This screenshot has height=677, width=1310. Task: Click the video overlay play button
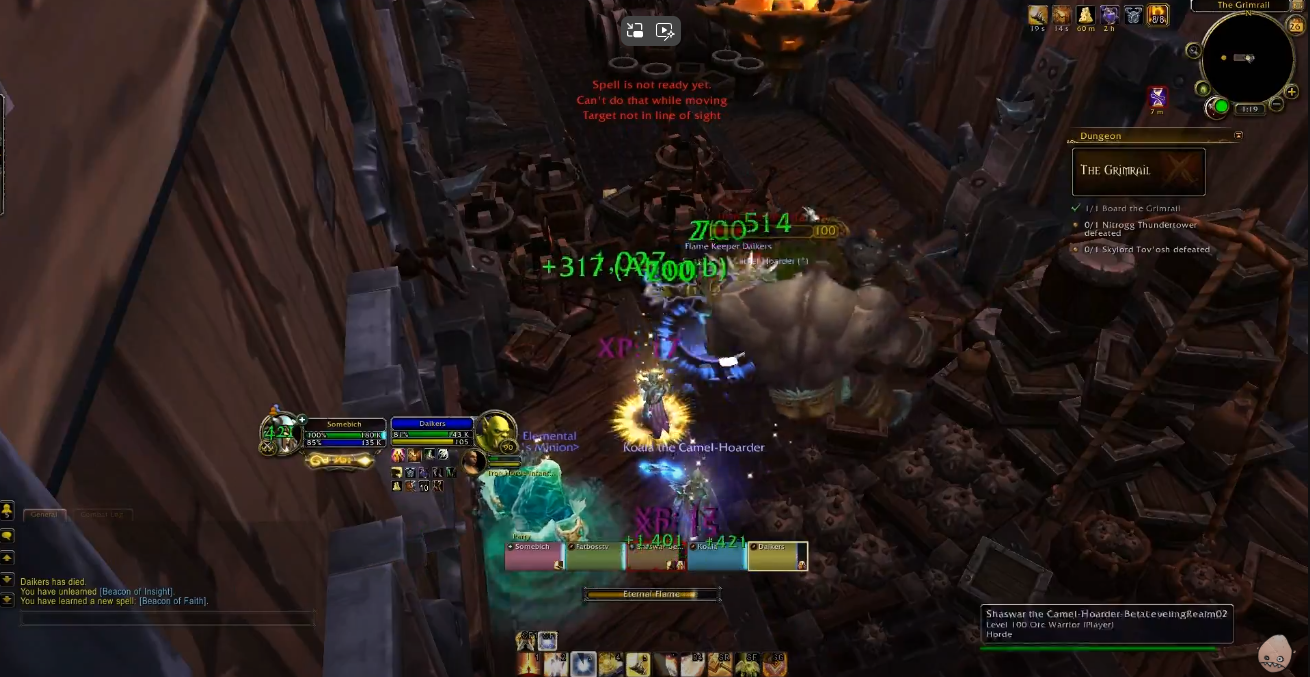coord(665,30)
